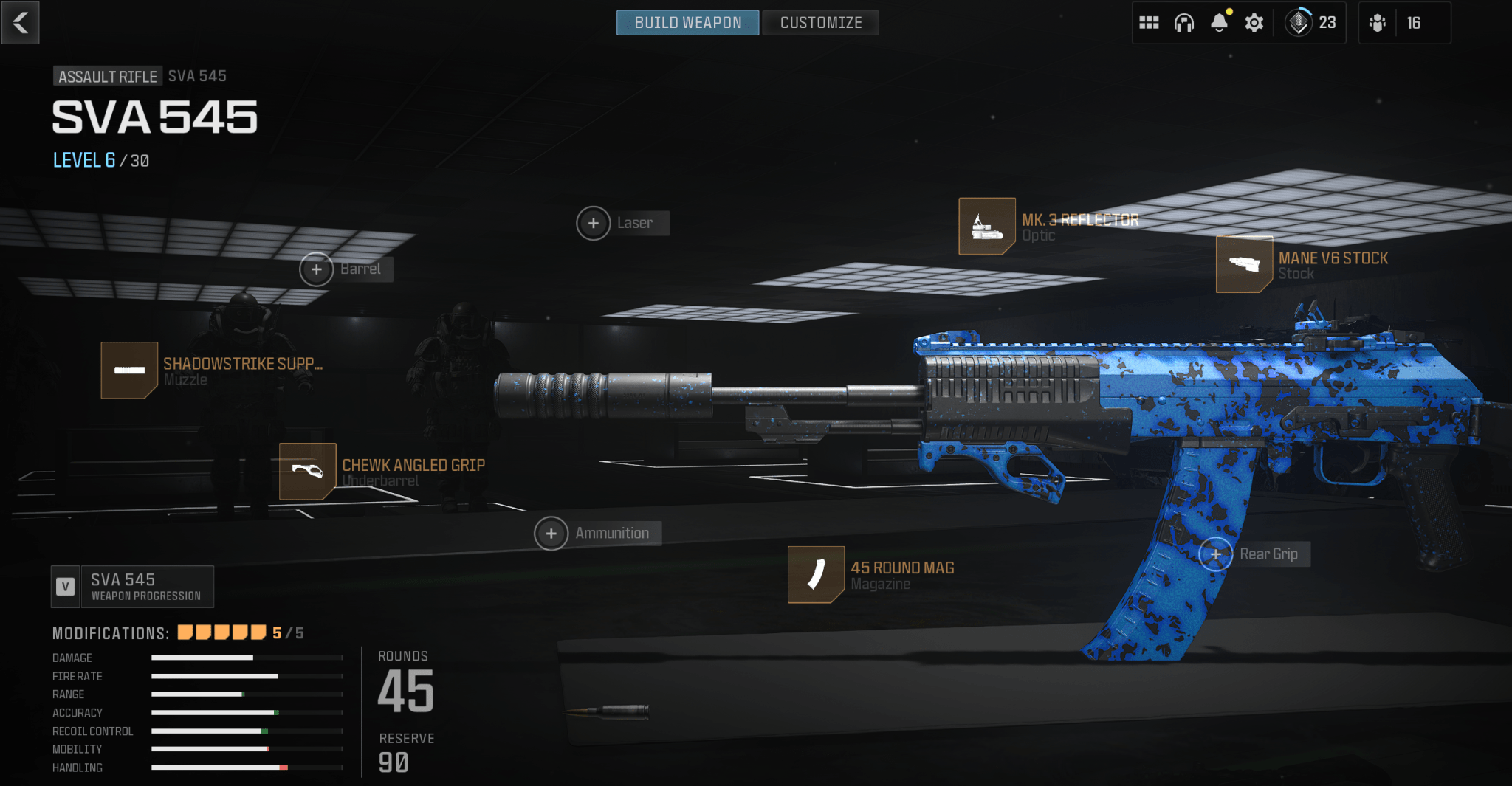Open the settings gear
Viewport: 1512px width, 786px height.
(1254, 23)
